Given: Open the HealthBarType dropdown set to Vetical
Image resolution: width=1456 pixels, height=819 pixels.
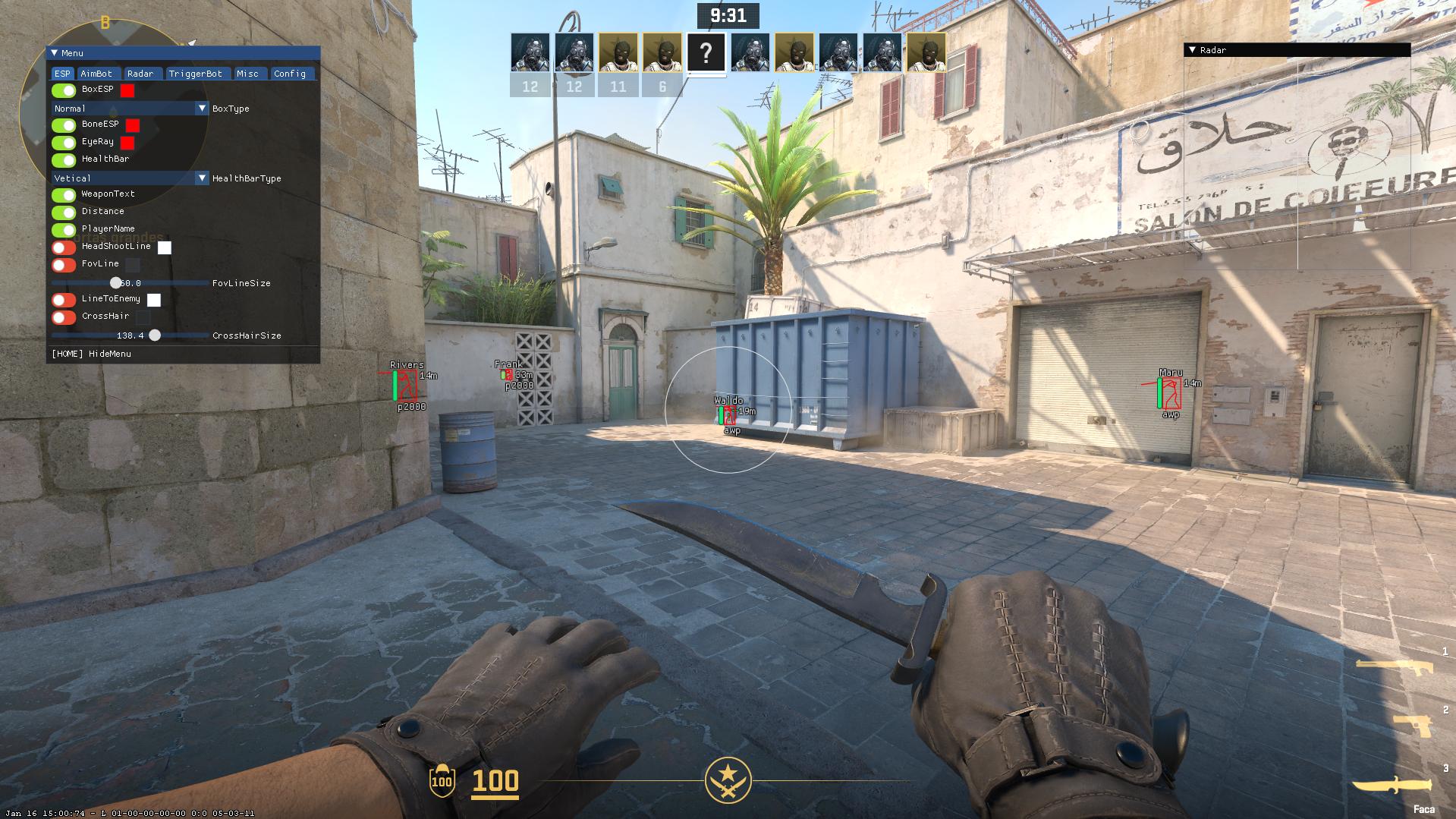Looking at the screenshot, I should 129,178.
